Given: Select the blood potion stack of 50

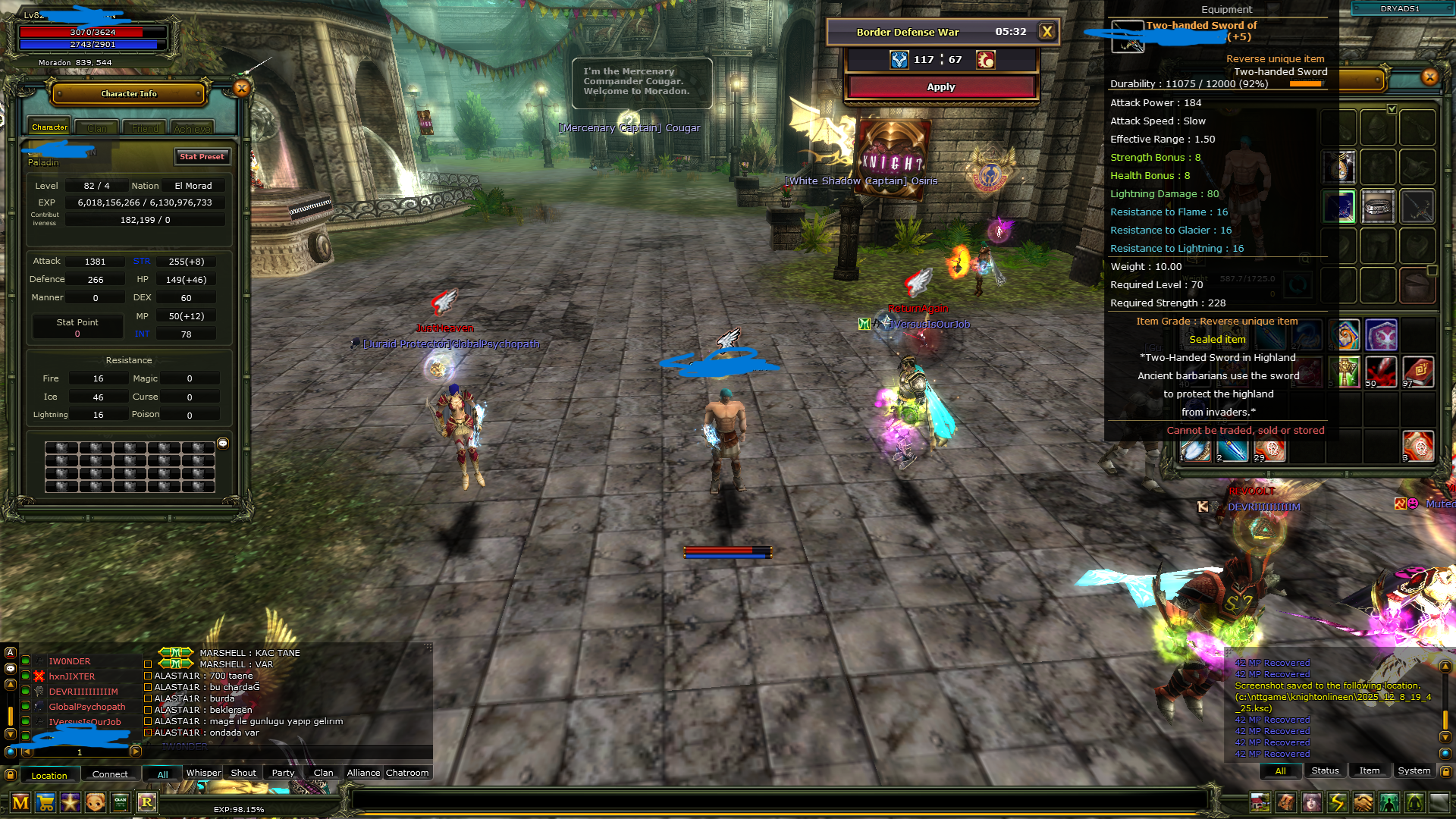Looking at the screenshot, I should (x=1380, y=372).
